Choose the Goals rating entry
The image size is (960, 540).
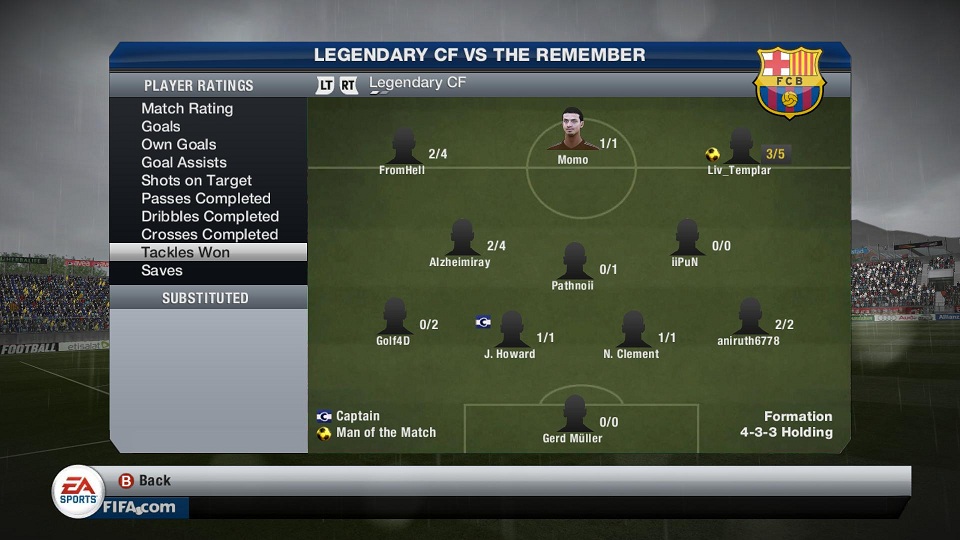pos(161,126)
